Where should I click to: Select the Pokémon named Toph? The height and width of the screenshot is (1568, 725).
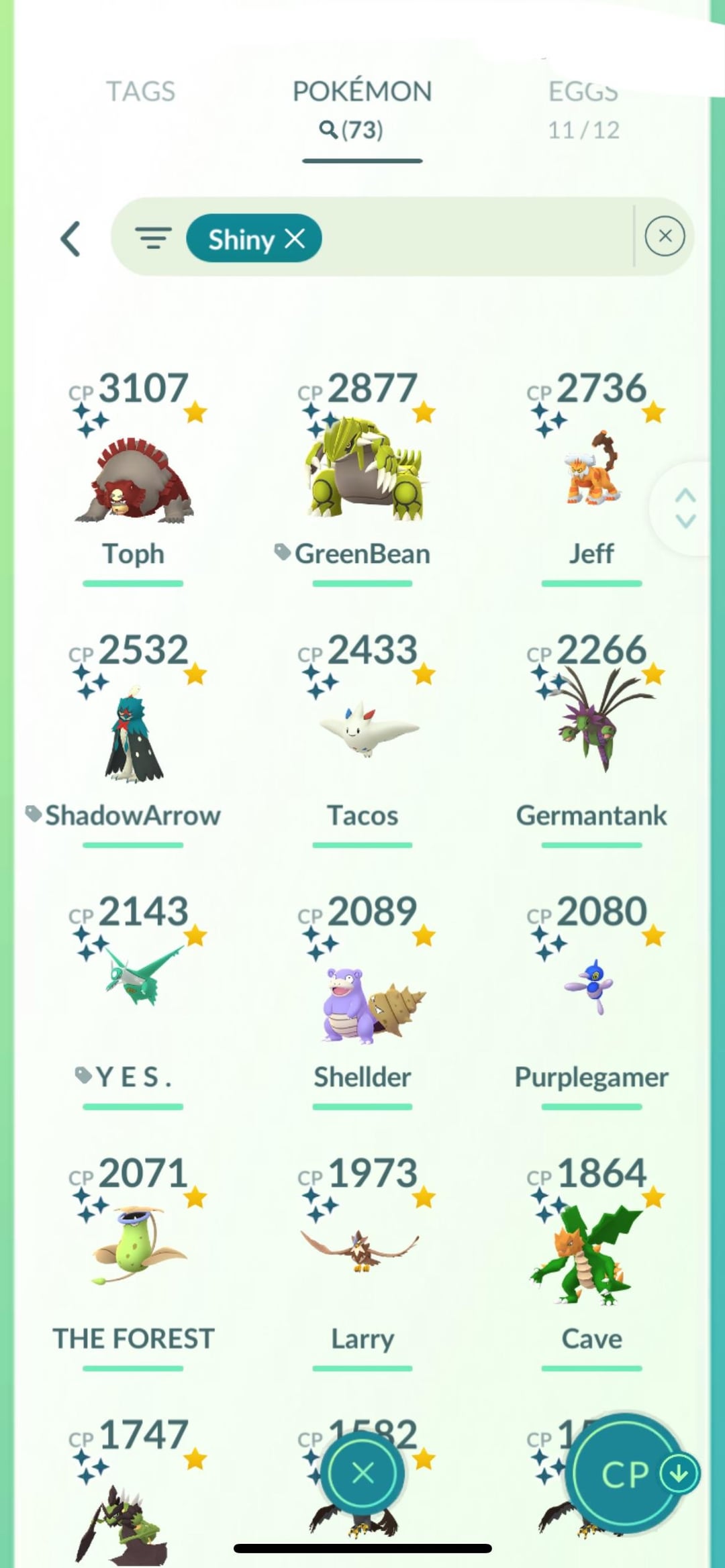point(133,479)
